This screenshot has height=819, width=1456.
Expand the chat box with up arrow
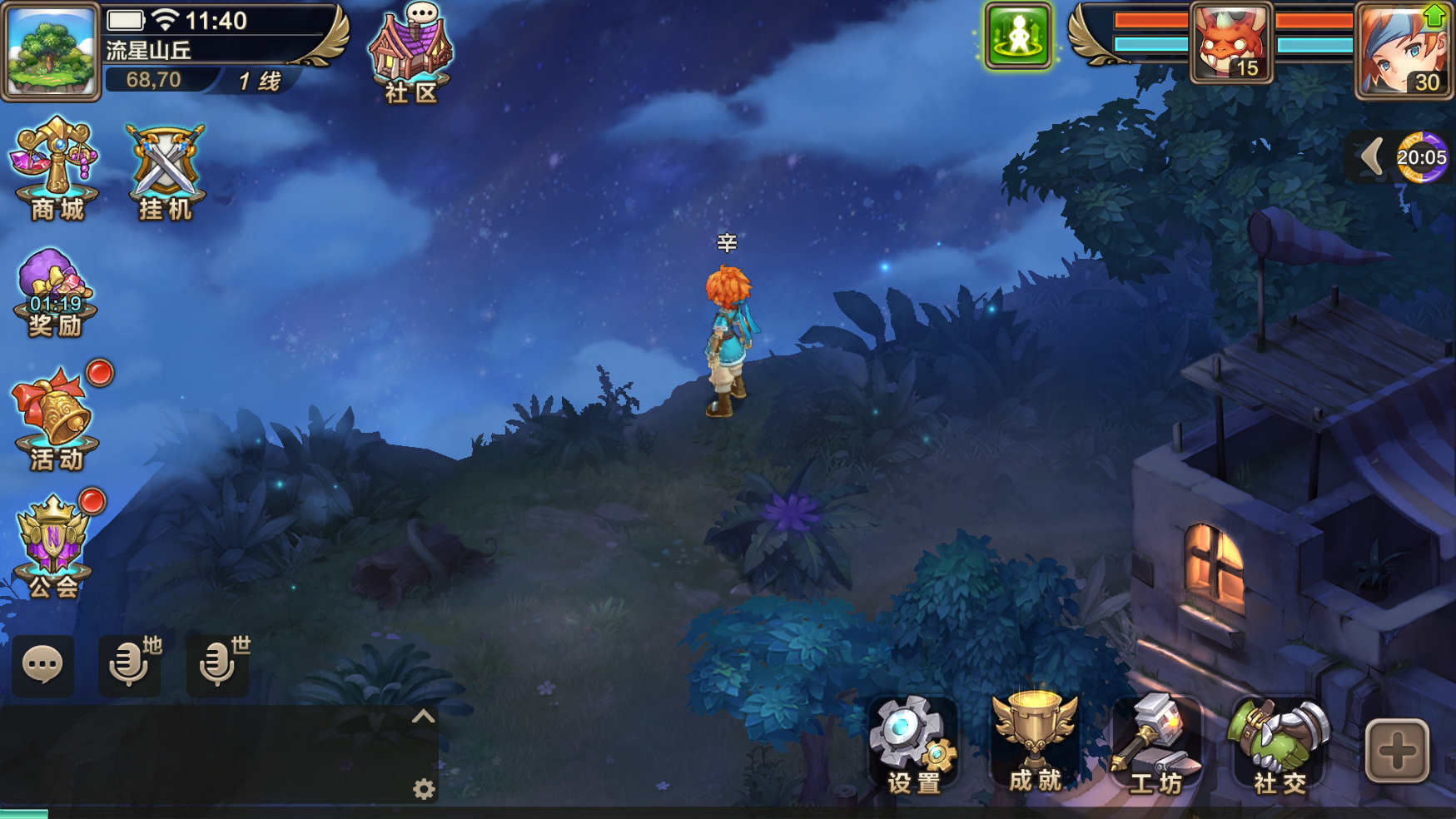(x=423, y=717)
